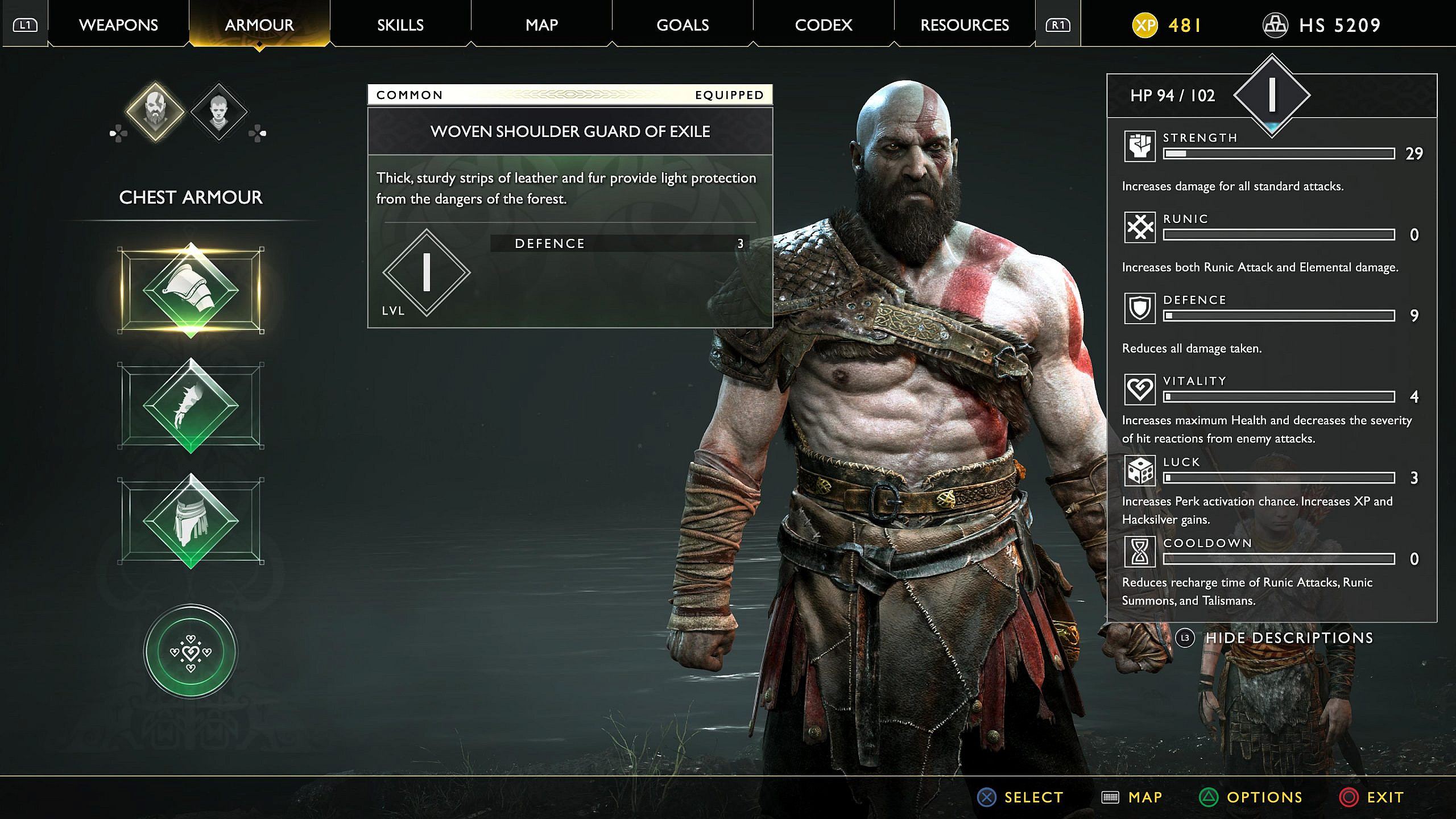Click the Strength stat fist icon
Screen dimensions: 1456x819
click(1140, 147)
